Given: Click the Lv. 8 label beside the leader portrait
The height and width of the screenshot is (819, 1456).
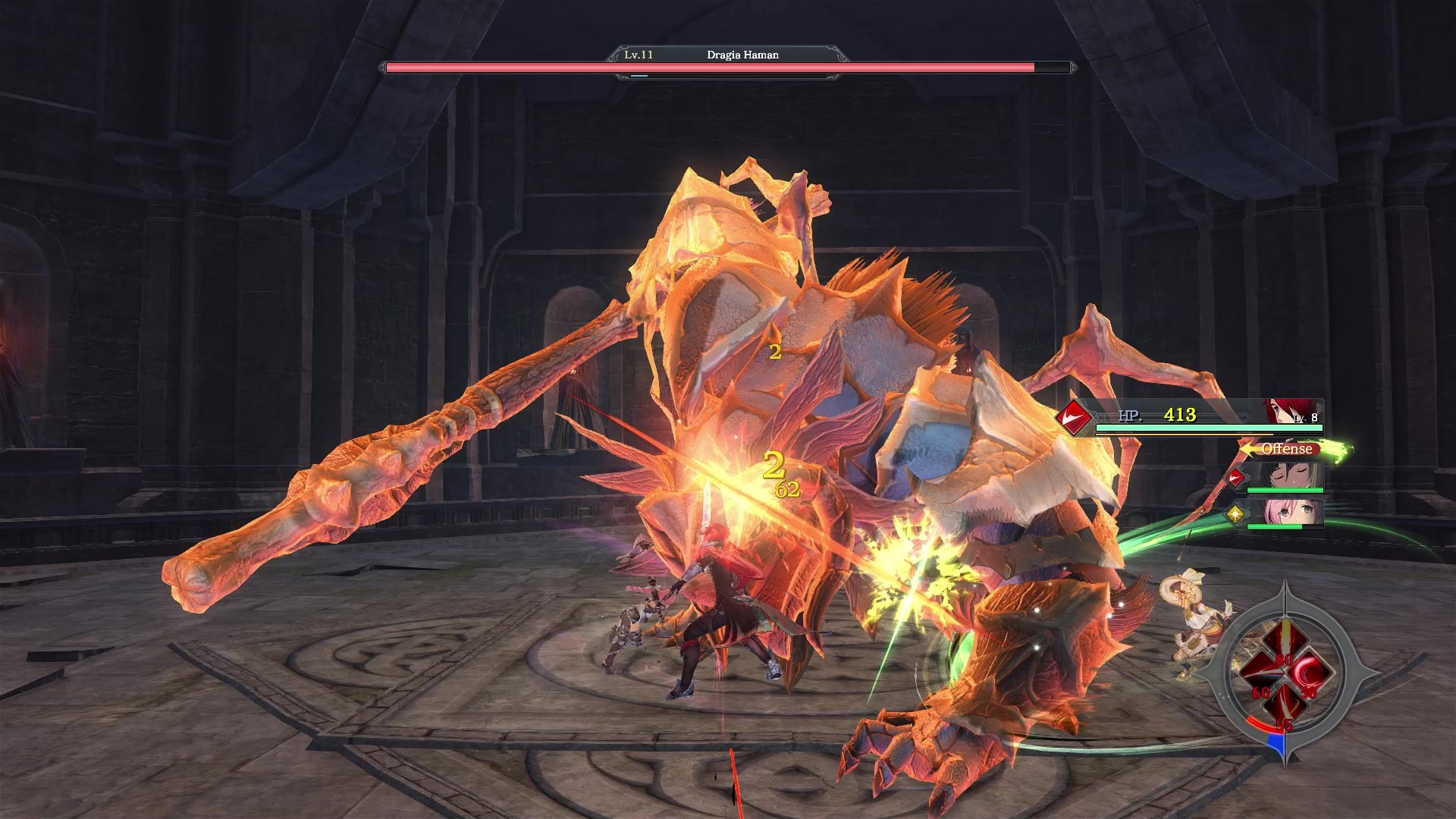Looking at the screenshot, I should [x=1306, y=418].
